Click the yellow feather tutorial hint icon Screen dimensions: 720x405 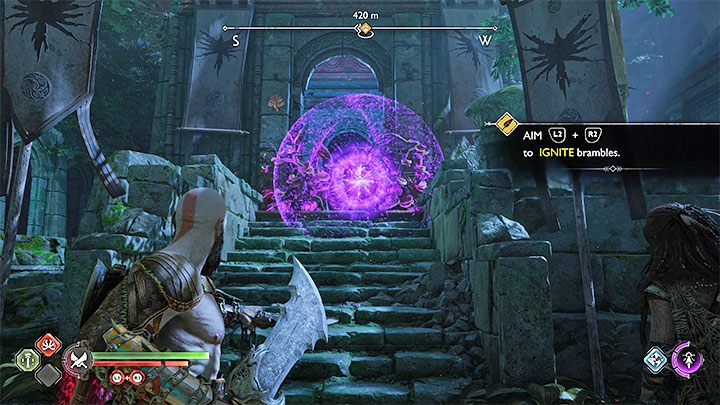click(x=506, y=124)
